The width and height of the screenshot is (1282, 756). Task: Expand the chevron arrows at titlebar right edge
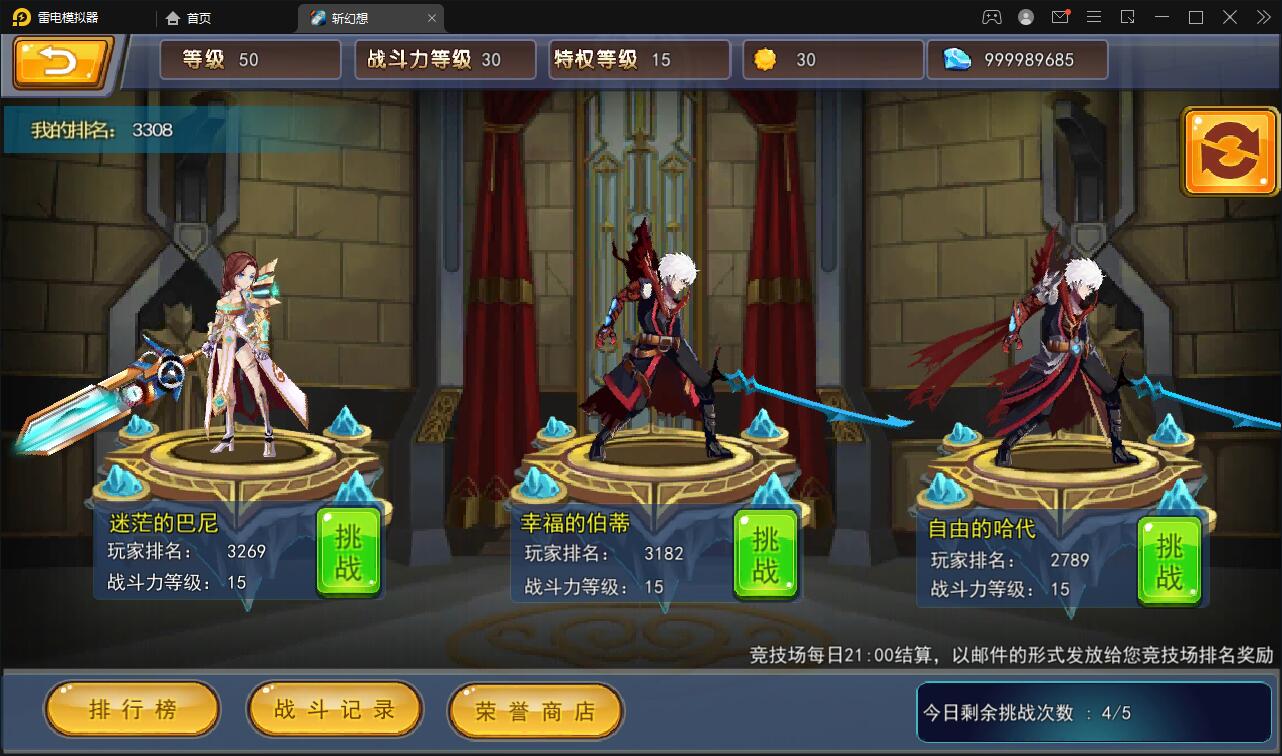(x=1262, y=17)
